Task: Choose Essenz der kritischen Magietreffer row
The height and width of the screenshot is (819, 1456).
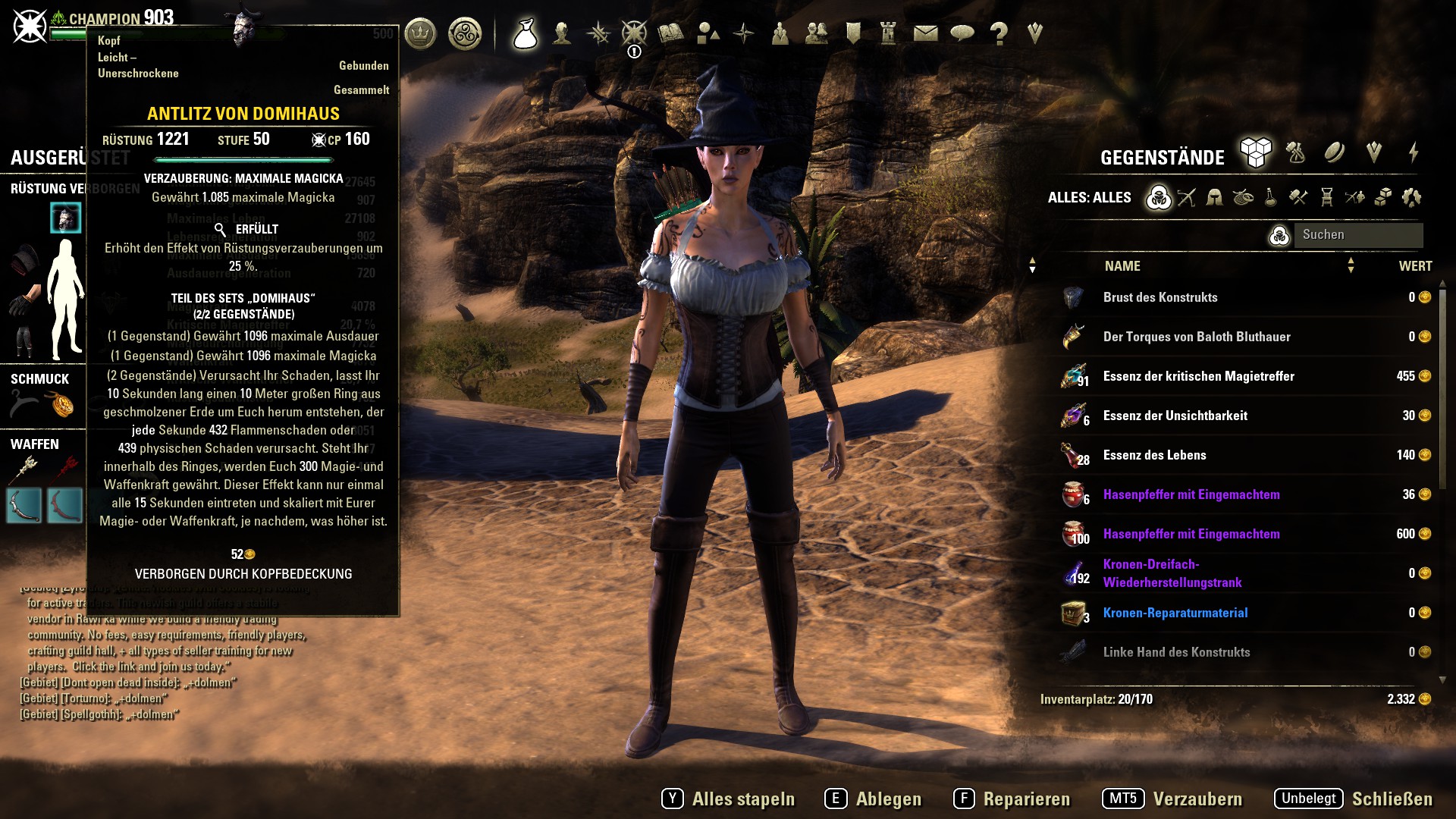Action: pos(1198,376)
